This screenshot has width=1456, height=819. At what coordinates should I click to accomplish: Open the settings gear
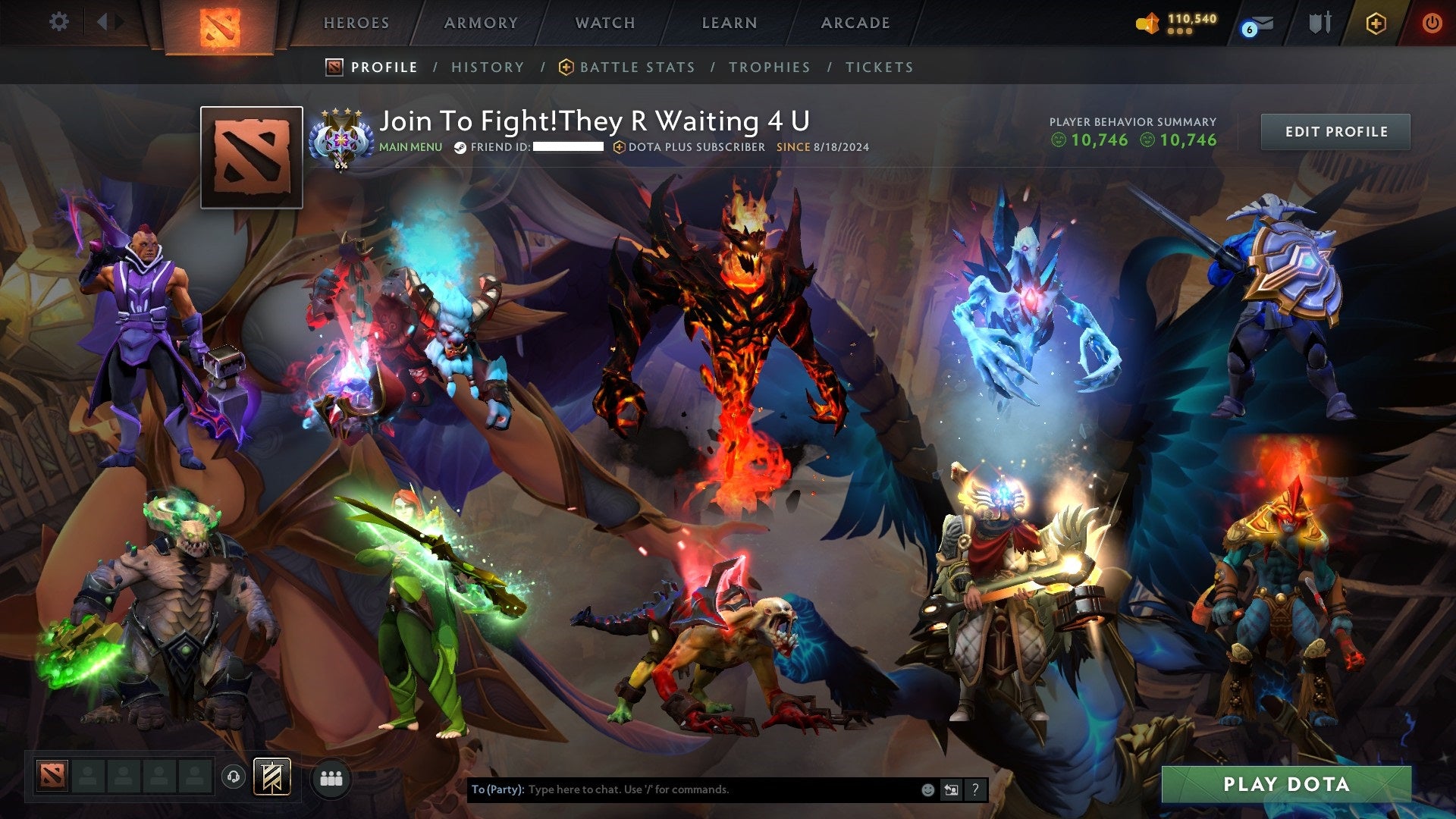coord(58,21)
